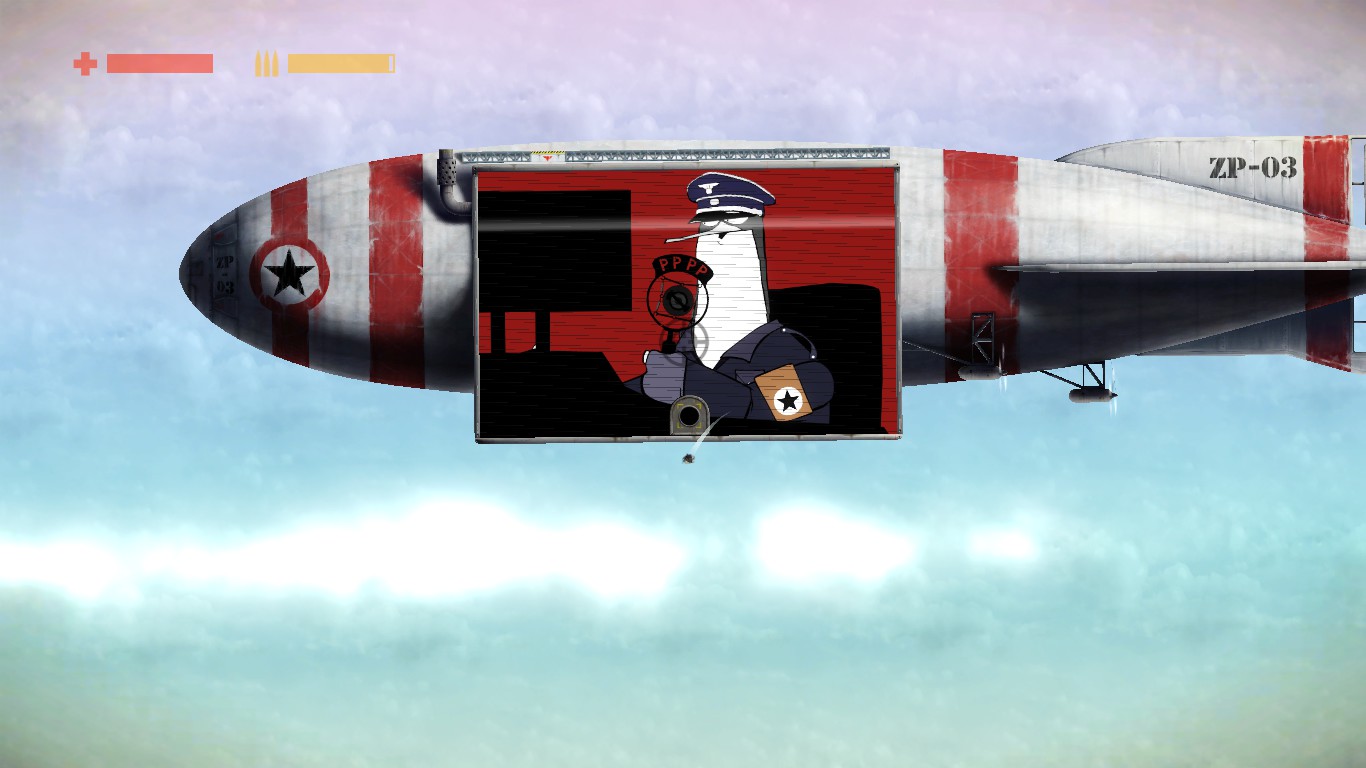Click the red cross health icon
1366x768 pixels.
coord(85,64)
